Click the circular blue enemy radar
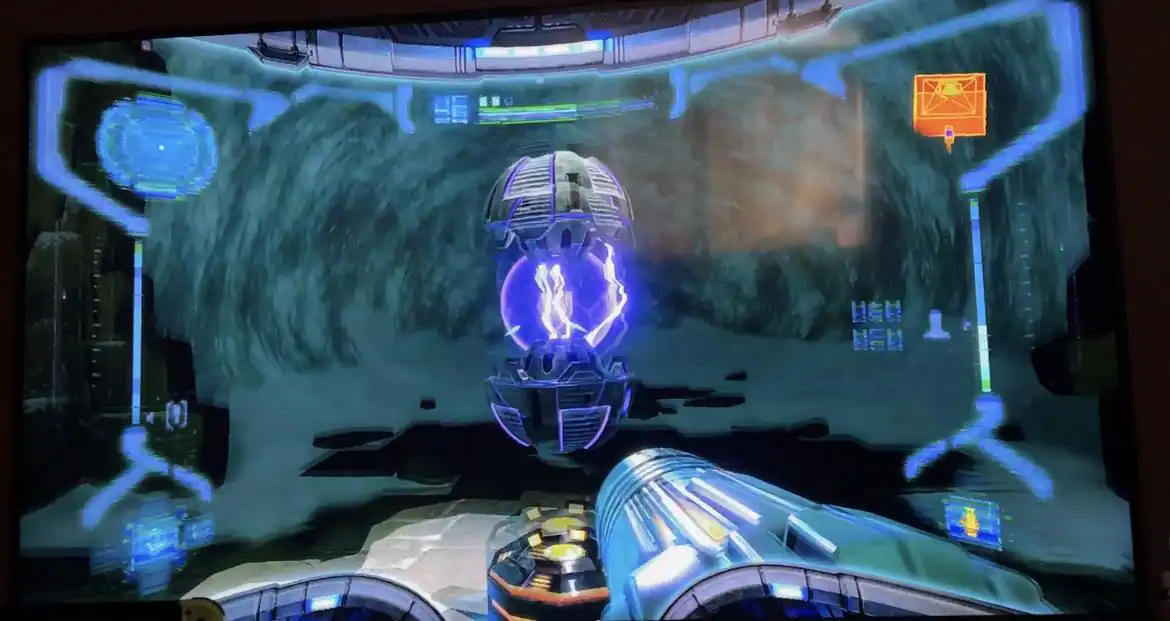The image size is (1170, 621). (156, 147)
